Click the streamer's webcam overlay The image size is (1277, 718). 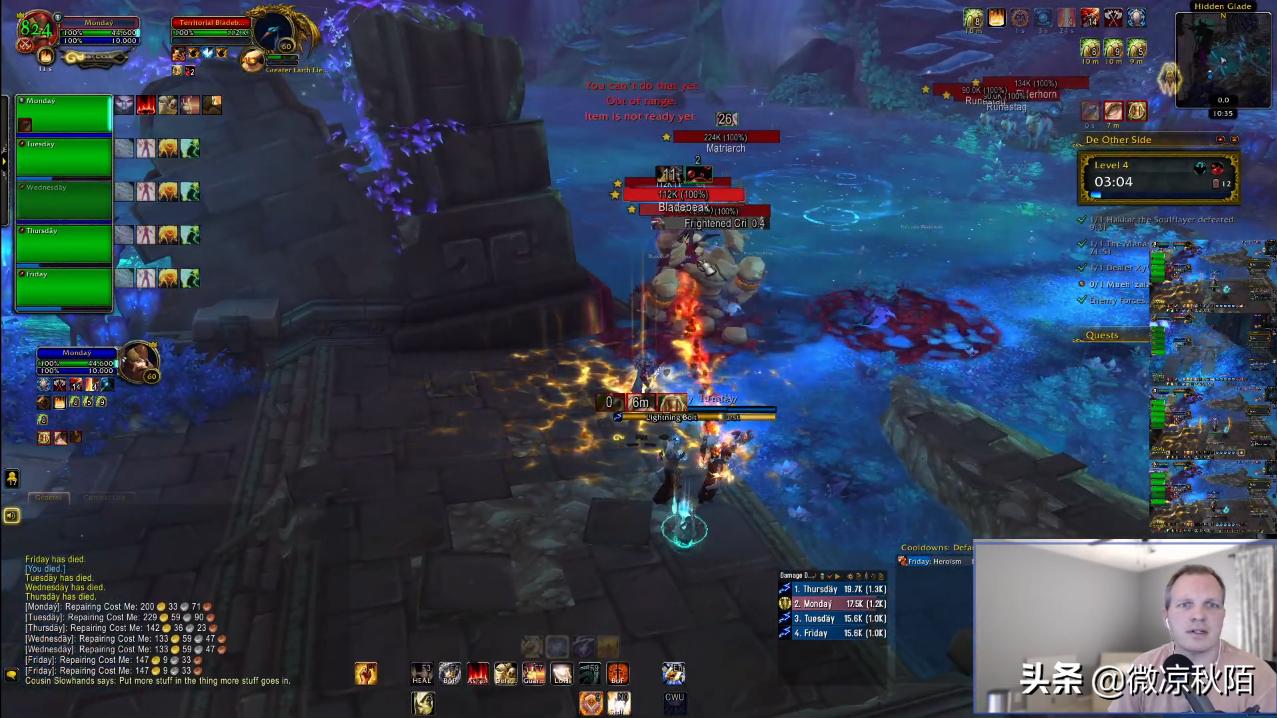[x=1125, y=628]
